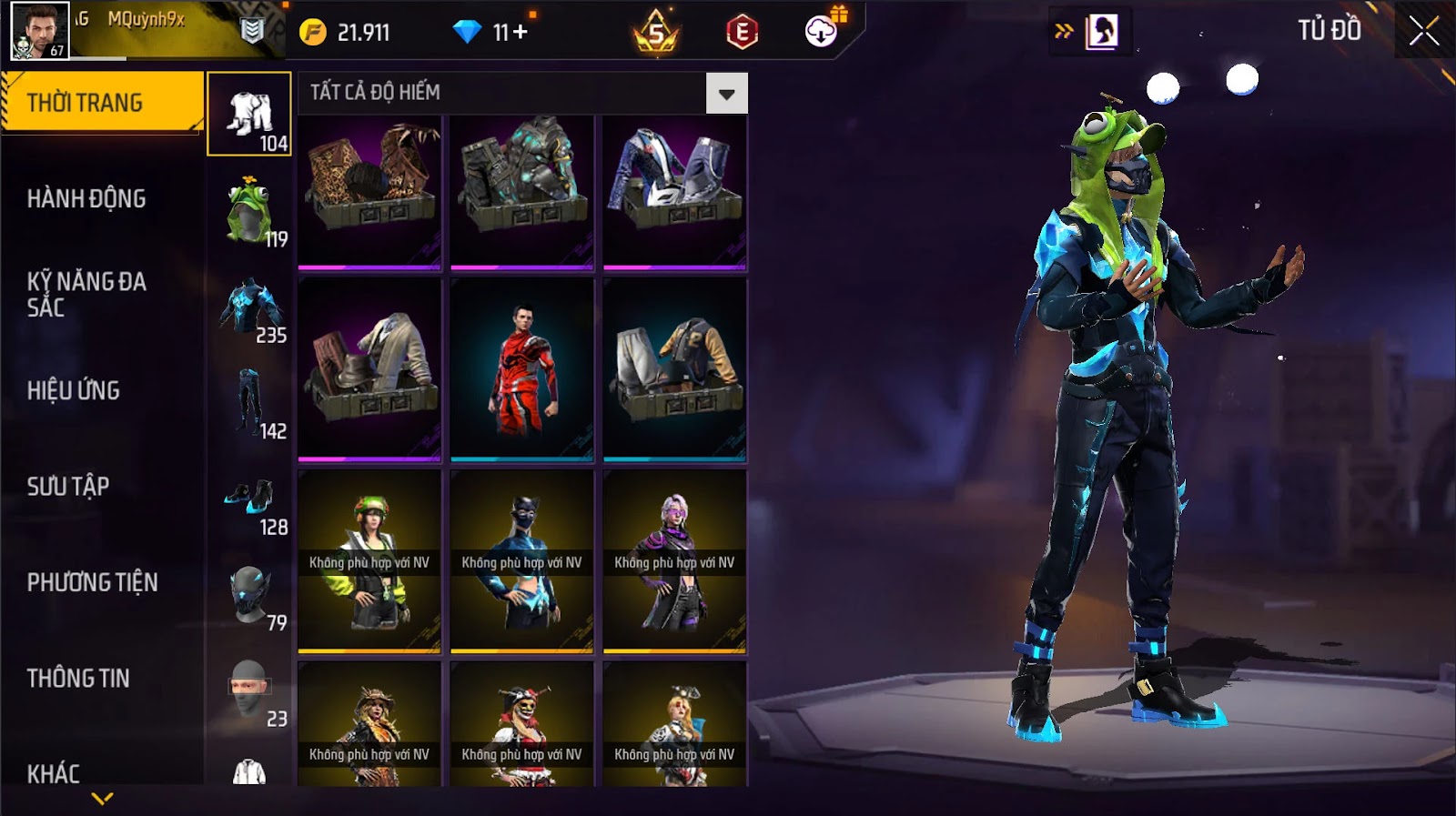Add diamonds with the plus button

pyautogui.click(x=521, y=33)
